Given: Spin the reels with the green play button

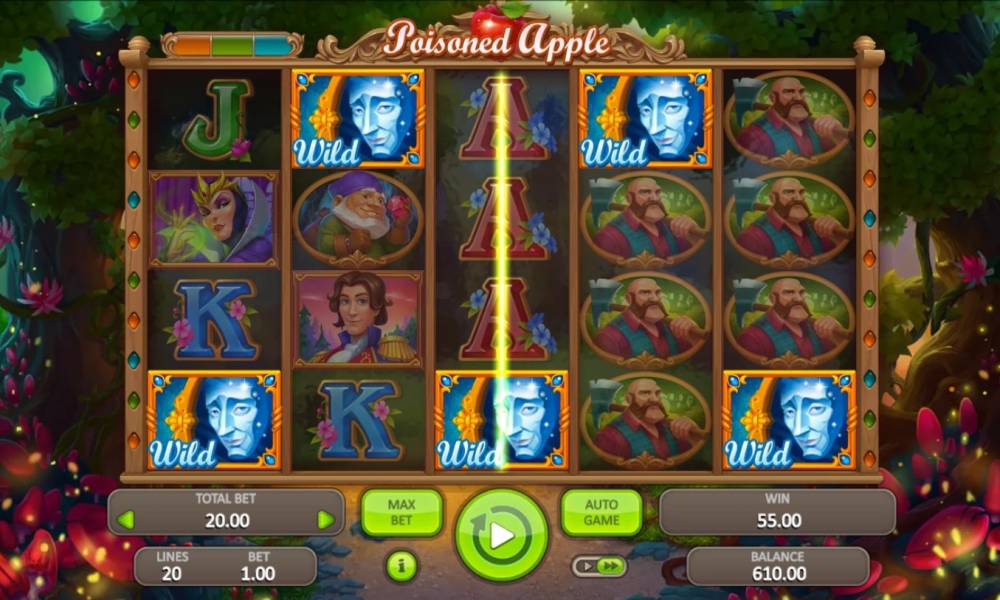Looking at the screenshot, I should click(501, 535).
